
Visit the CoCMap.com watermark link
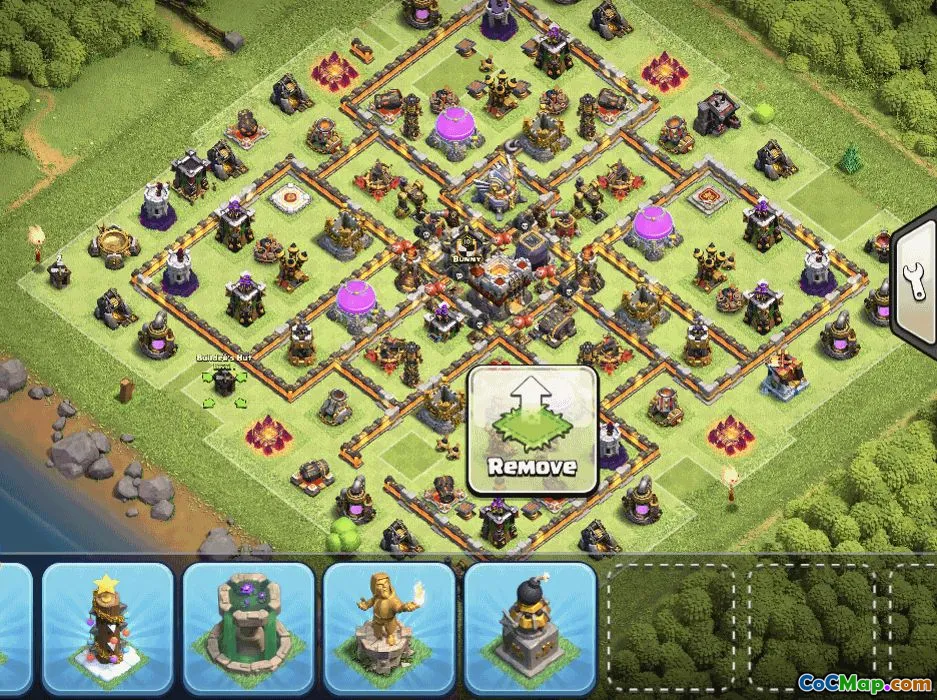click(x=863, y=683)
